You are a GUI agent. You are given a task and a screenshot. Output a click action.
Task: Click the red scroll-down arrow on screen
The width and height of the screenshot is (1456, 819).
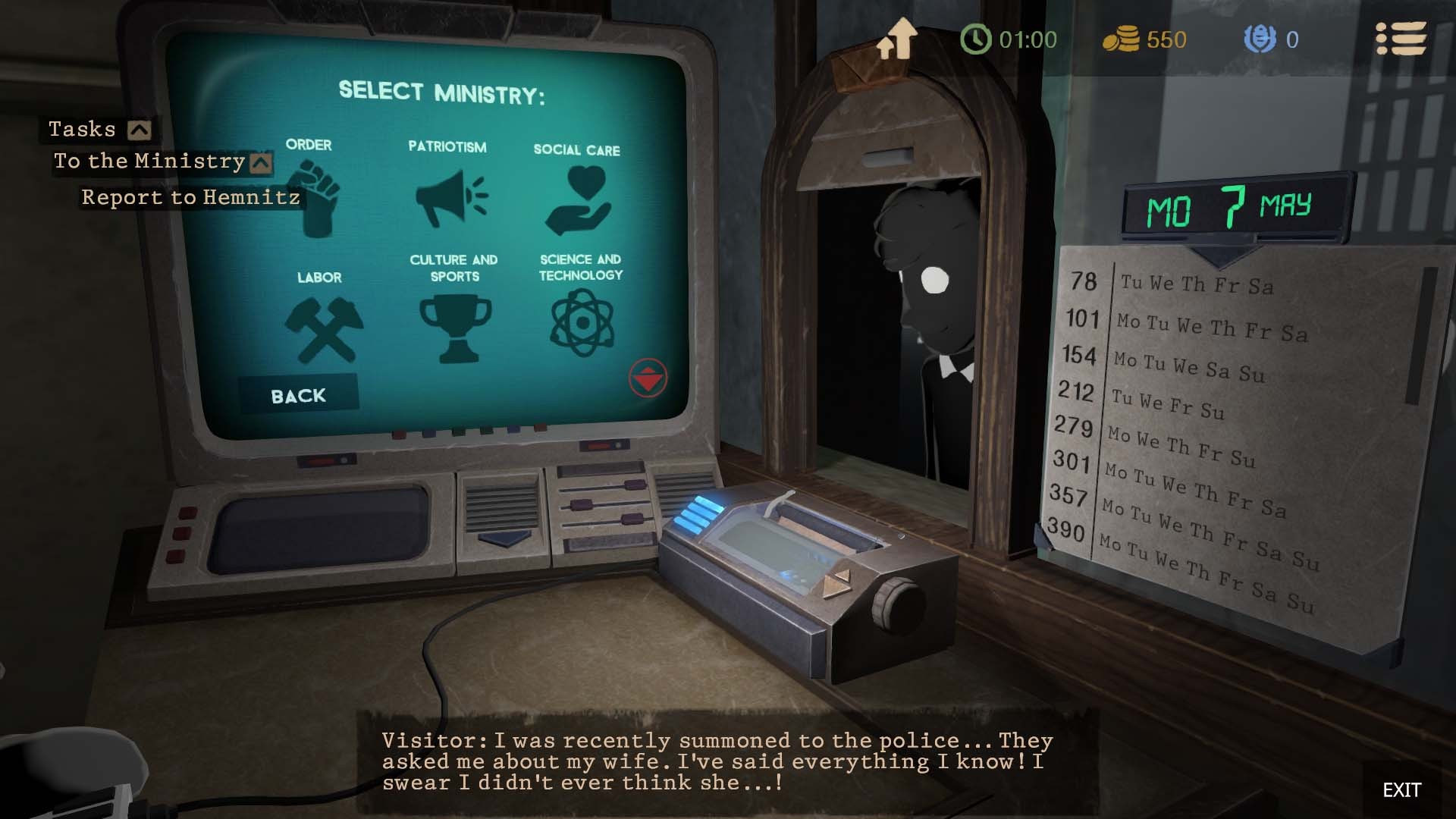tap(647, 379)
